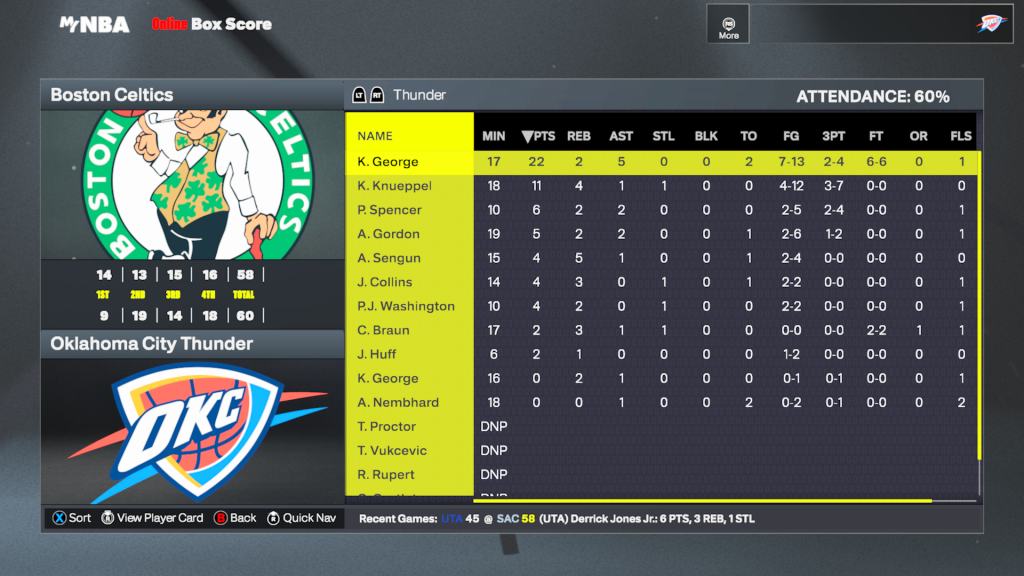1024x576 pixels.
Task: Select the A. Nembhard row
Action: click(x=398, y=402)
